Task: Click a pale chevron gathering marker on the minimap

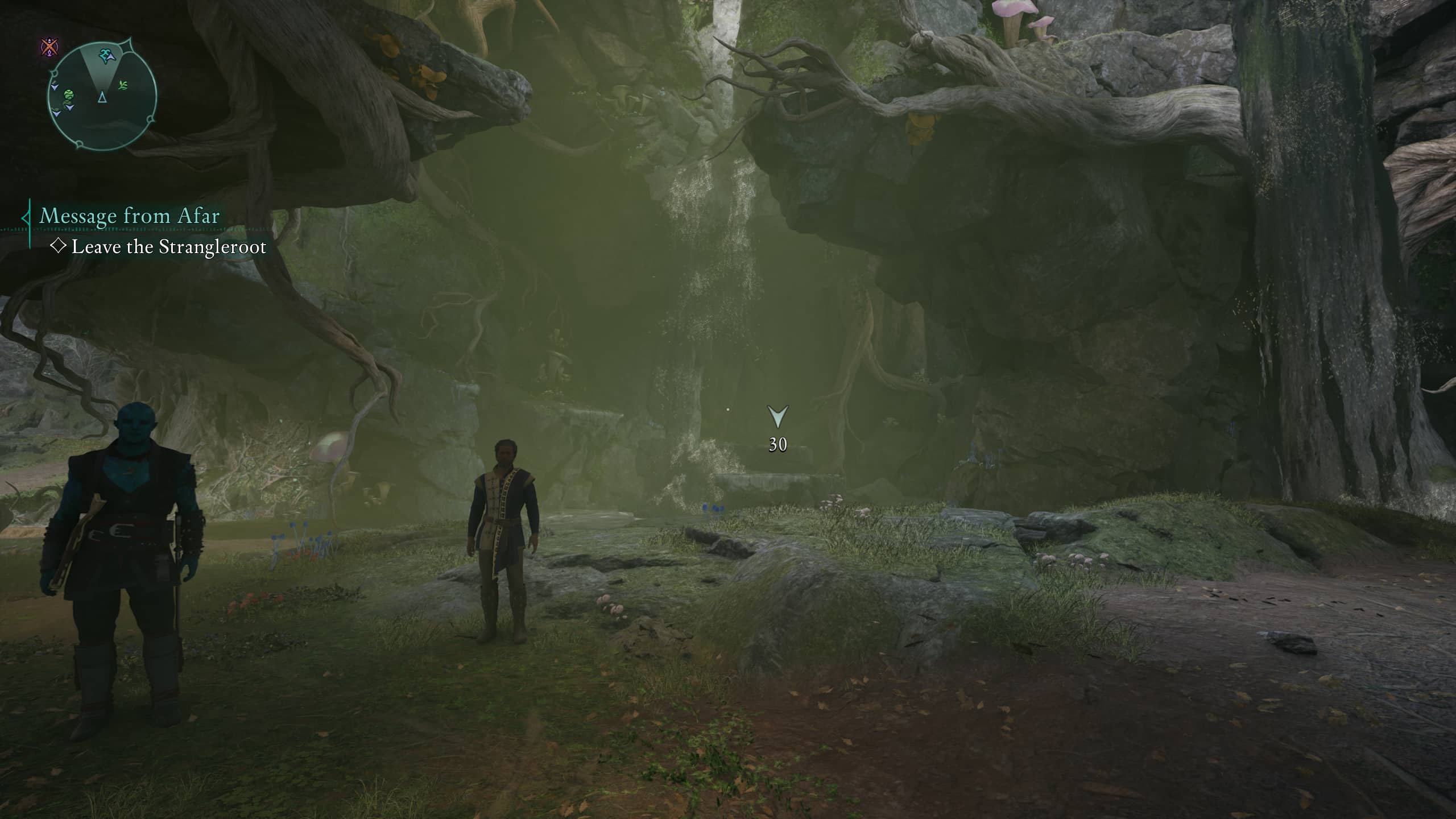Action: click(x=55, y=87)
